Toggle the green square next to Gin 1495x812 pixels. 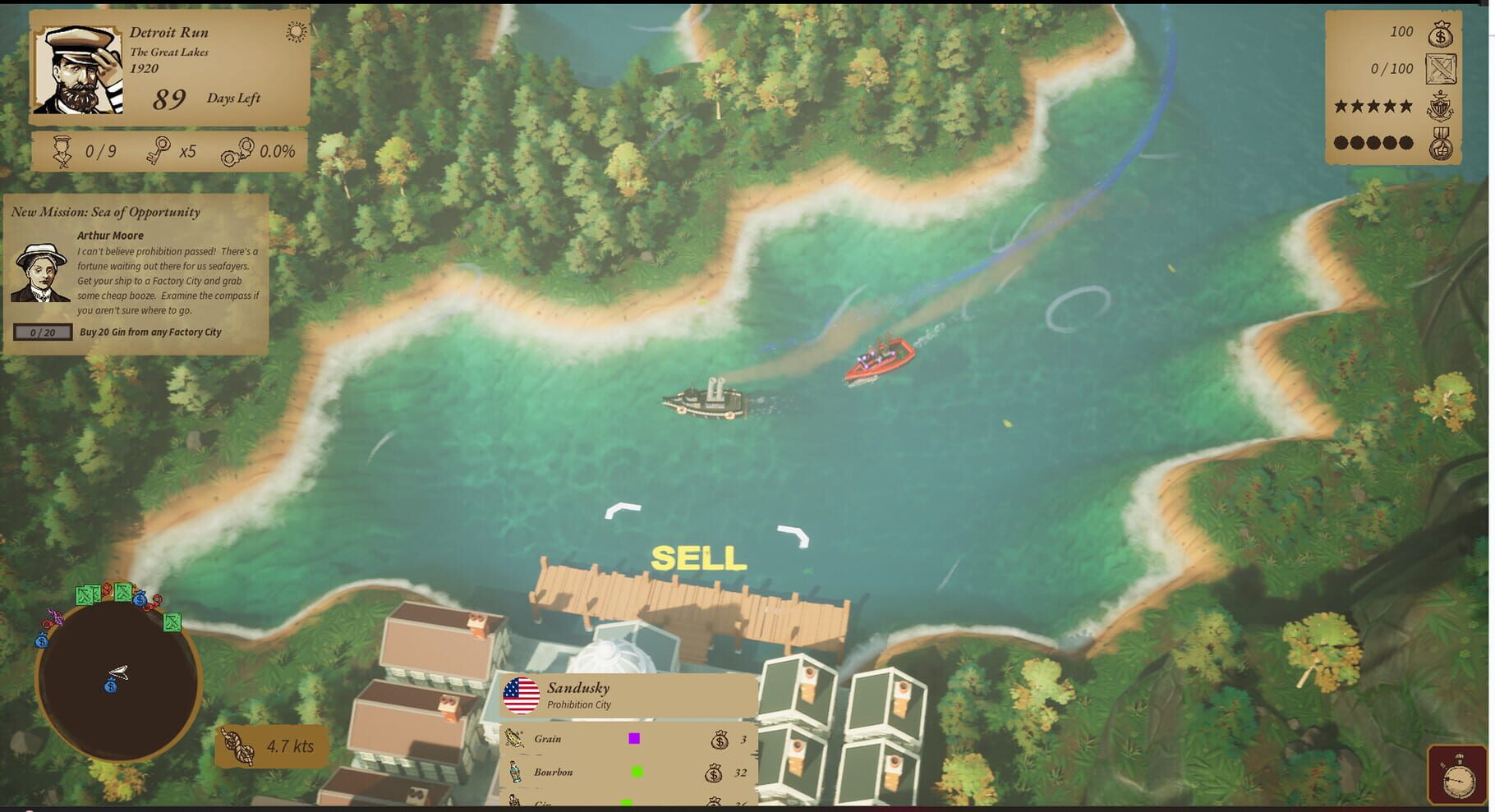[628, 802]
